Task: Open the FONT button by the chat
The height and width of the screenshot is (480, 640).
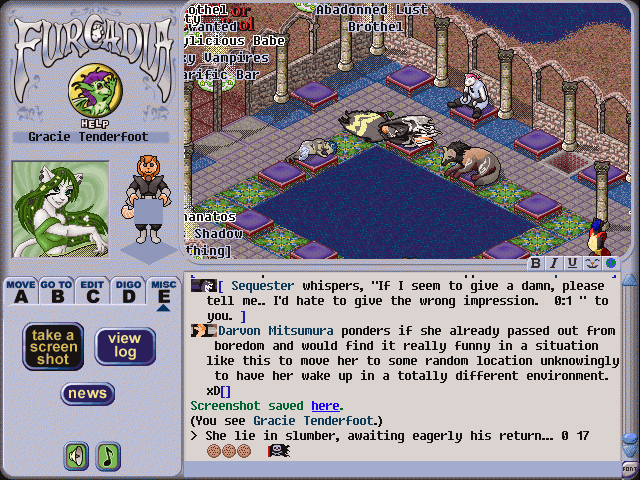Action: point(629,469)
